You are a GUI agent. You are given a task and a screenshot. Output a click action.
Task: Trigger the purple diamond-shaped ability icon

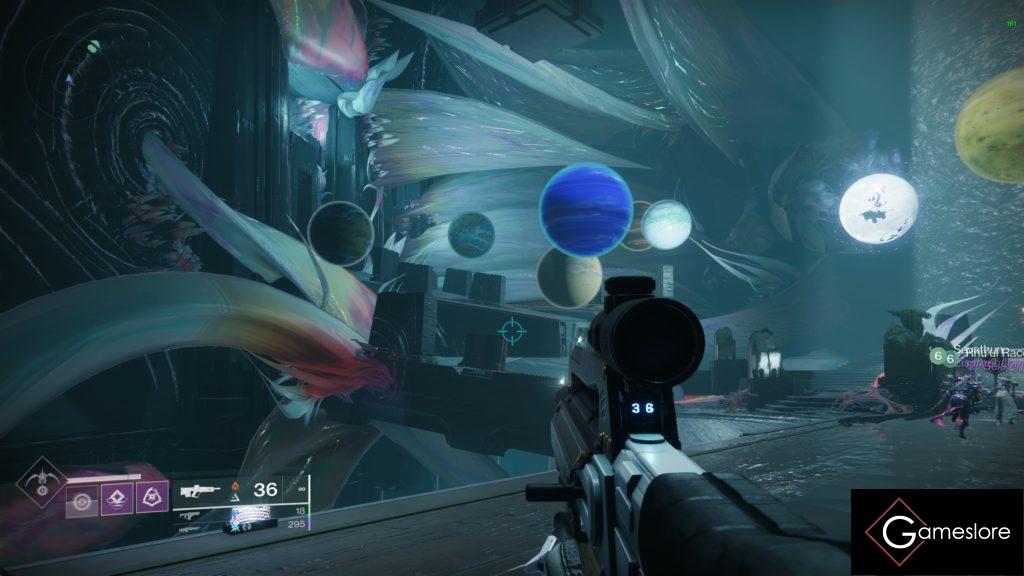[x=116, y=496]
